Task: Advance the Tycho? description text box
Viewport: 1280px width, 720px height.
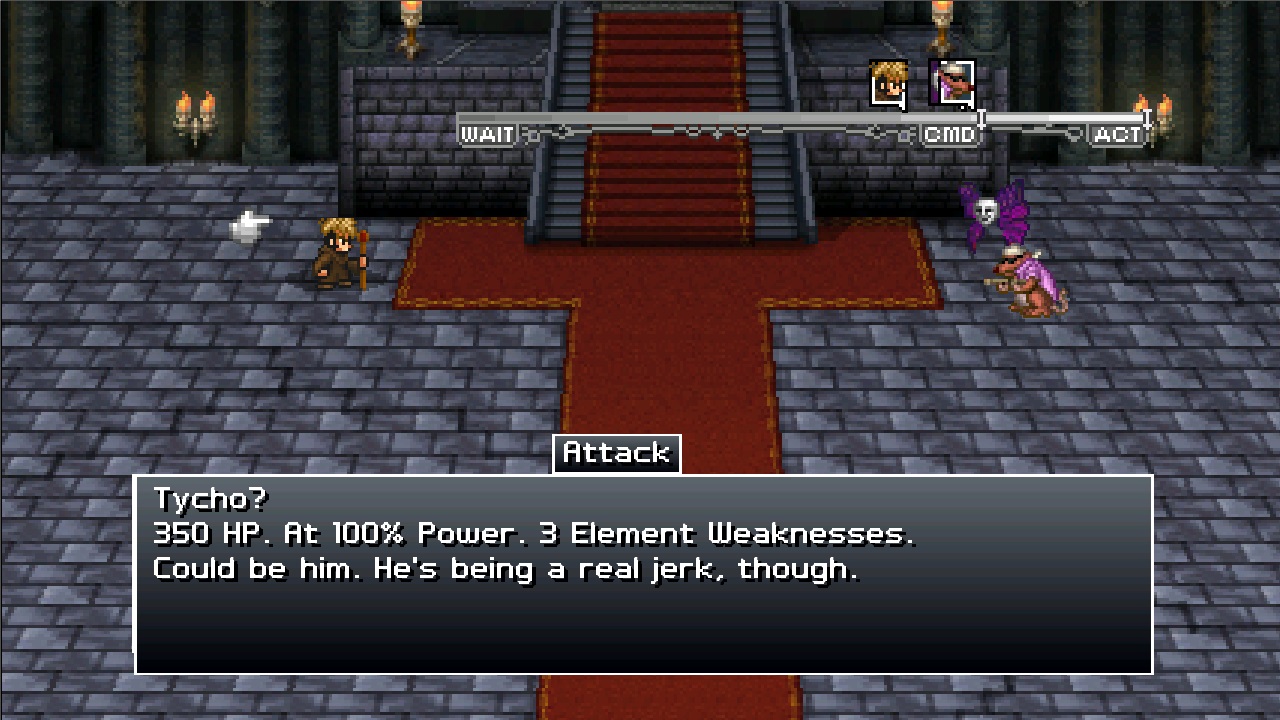Action: pos(643,574)
